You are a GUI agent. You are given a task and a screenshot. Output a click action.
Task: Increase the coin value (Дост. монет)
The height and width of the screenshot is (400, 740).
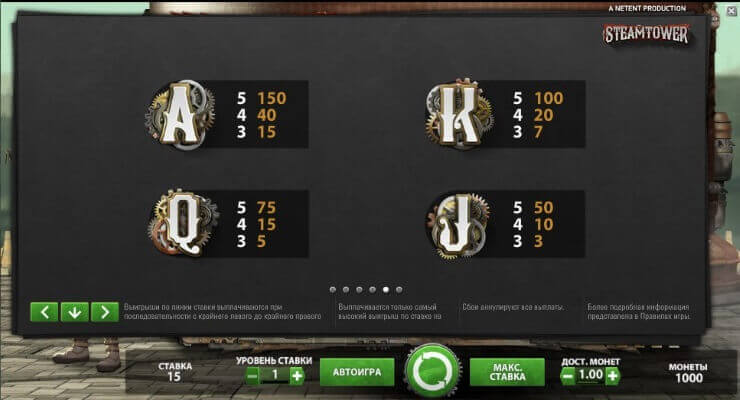[x=612, y=375]
